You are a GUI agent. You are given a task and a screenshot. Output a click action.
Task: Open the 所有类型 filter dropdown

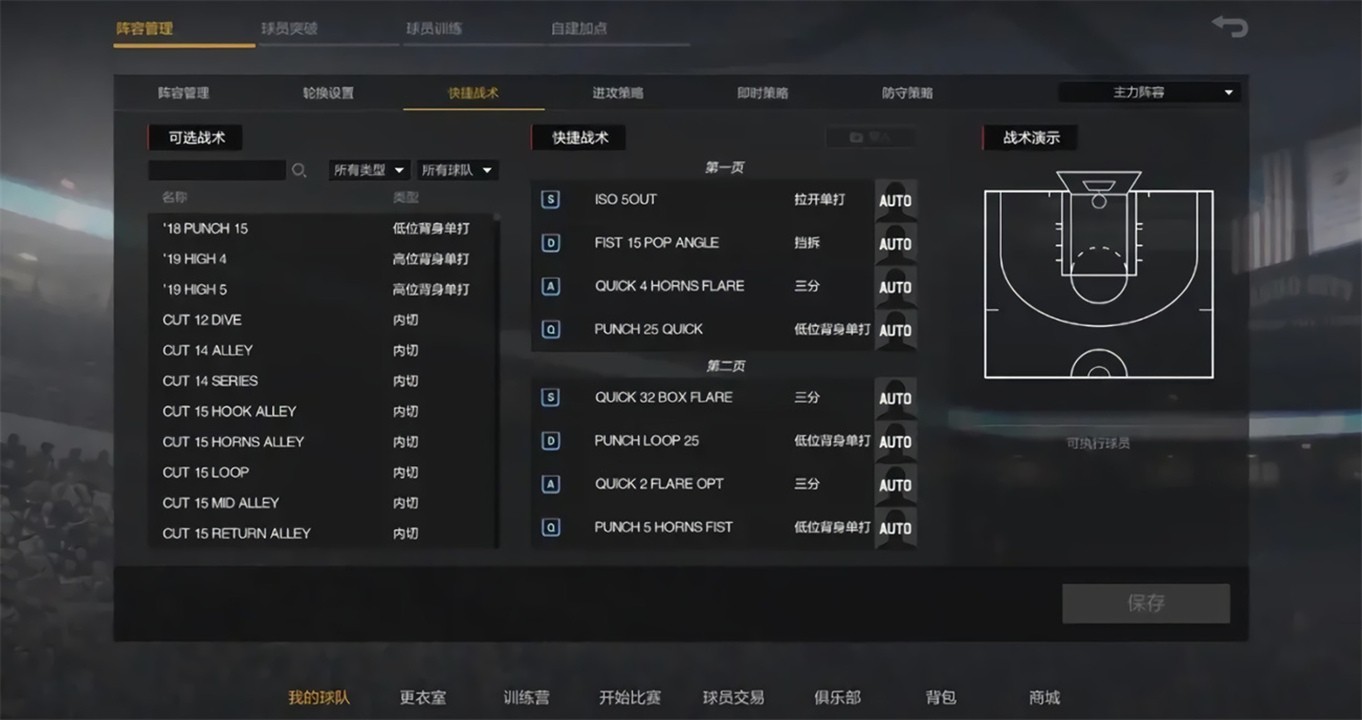click(369, 170)
